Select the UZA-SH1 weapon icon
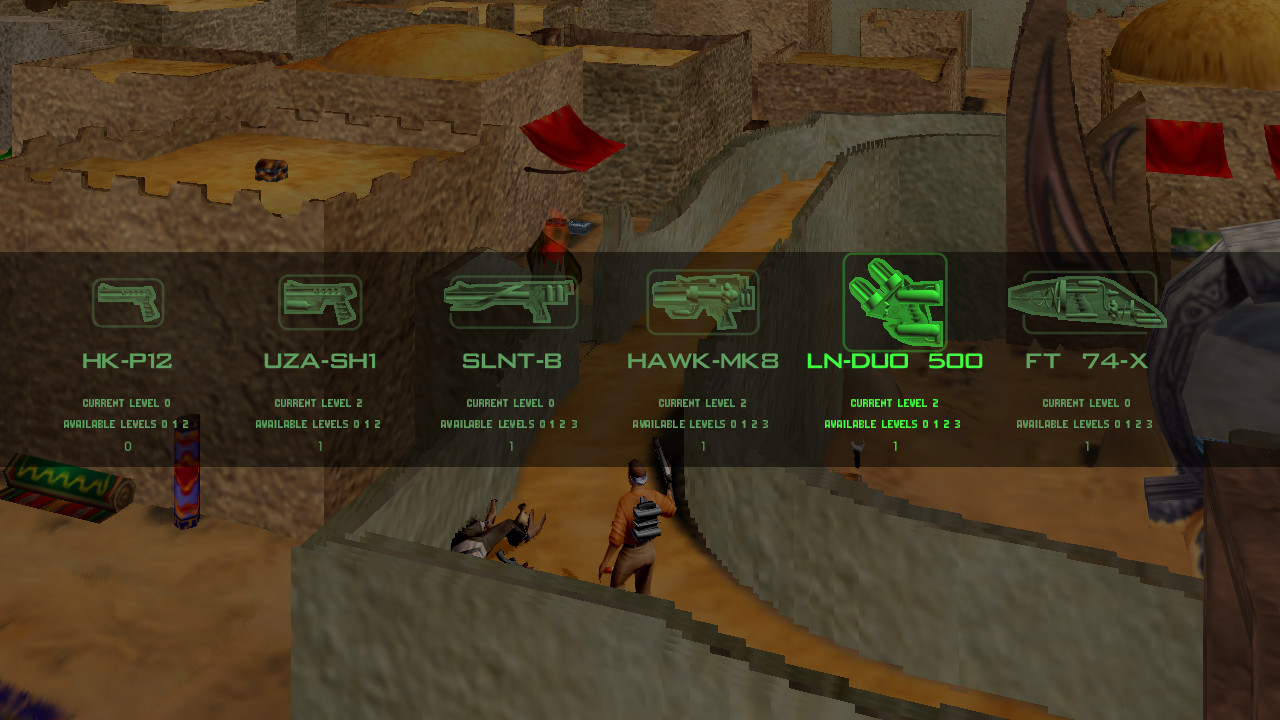The height and width of the screenshot is (720, 1280). click(x=320, y=301)
